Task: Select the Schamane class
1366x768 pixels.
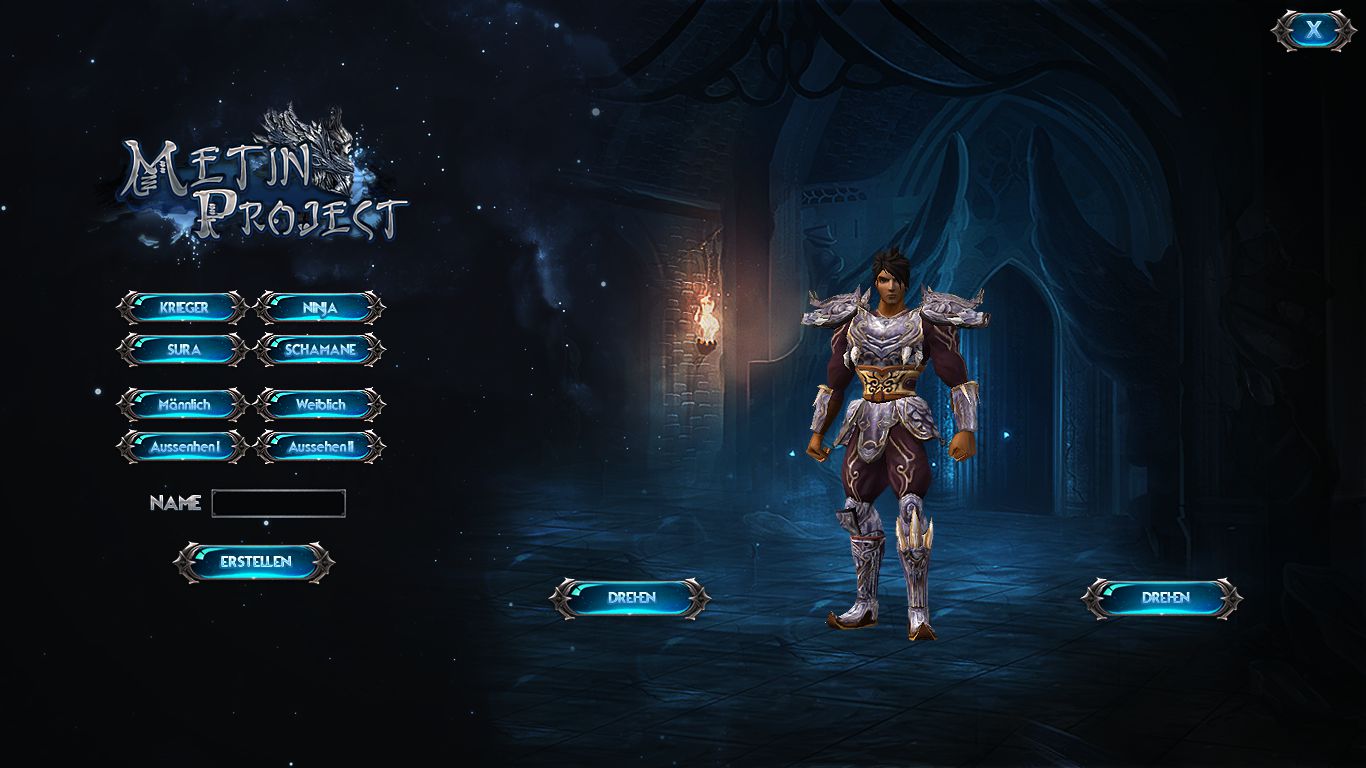Action: (318, 350)
